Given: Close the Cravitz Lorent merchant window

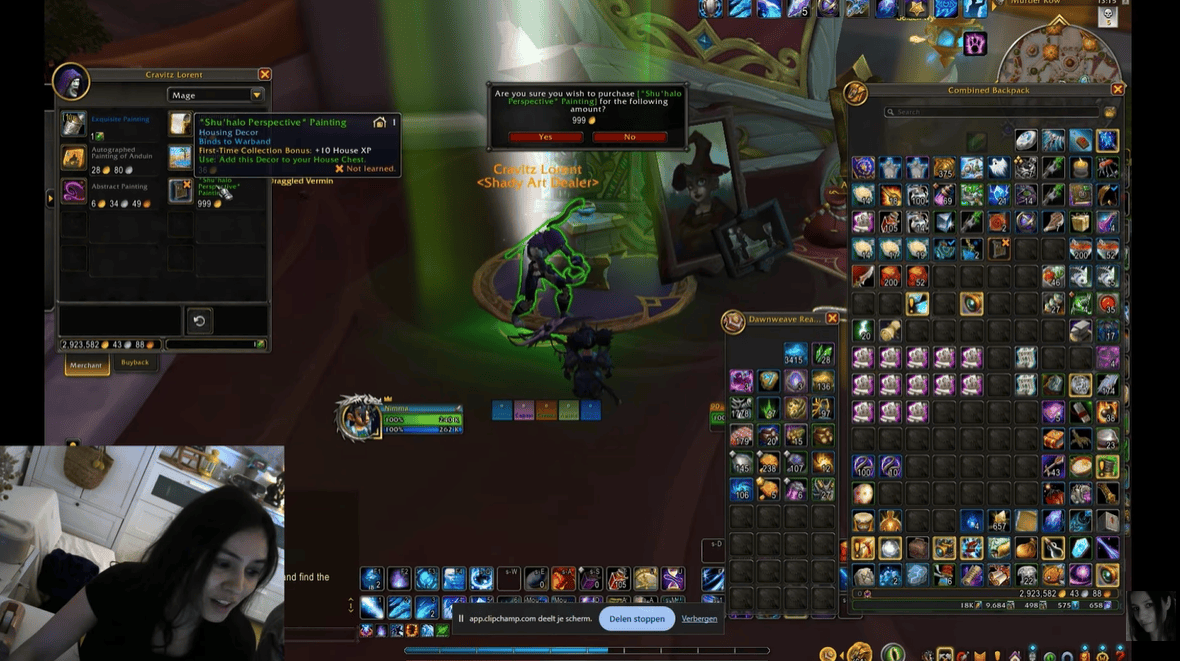Looking at the screenshot, I should pos(264,75).
